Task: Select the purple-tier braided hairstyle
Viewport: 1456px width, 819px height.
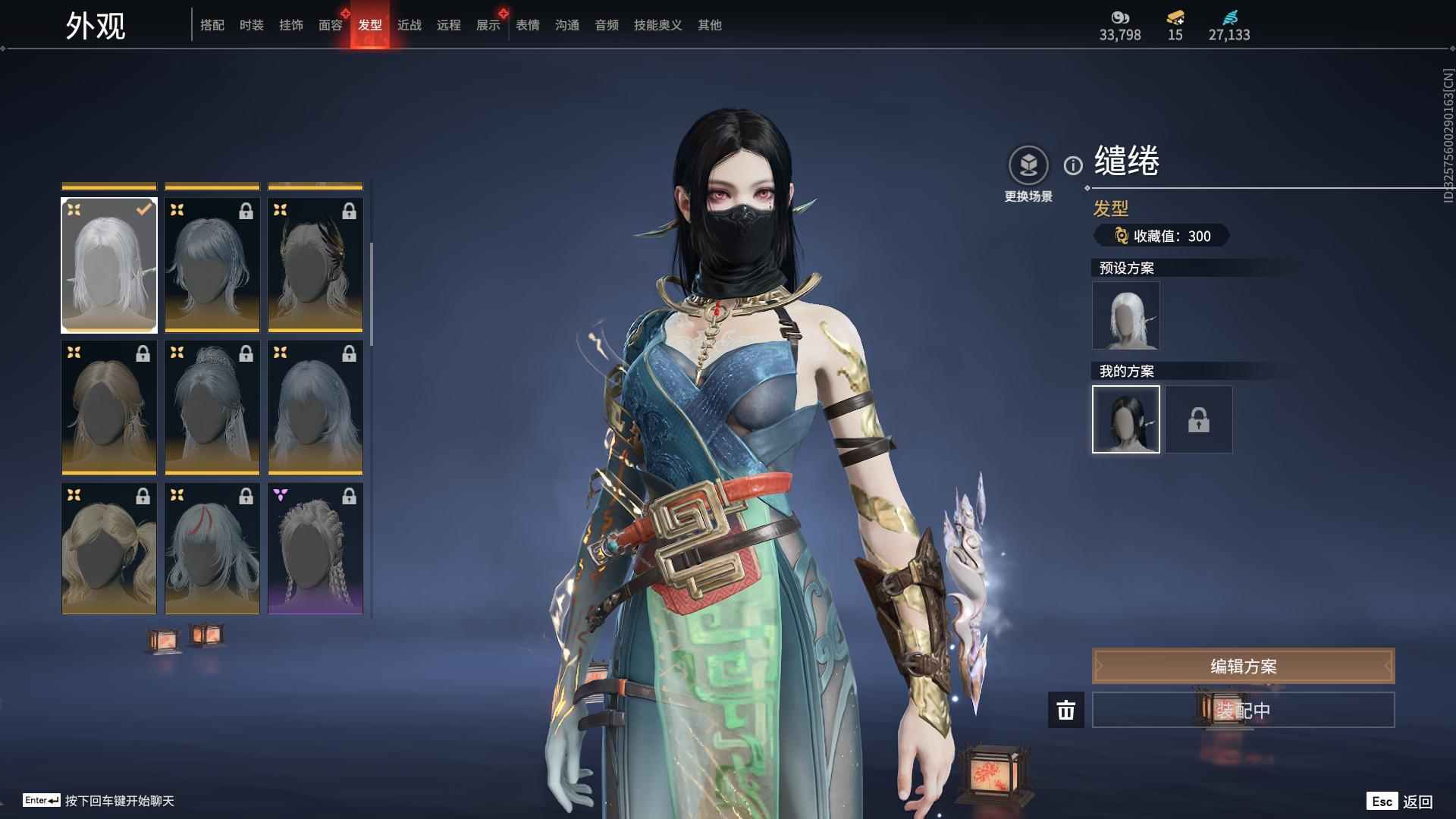Action: pyautogui.click(x=315, y=548)
